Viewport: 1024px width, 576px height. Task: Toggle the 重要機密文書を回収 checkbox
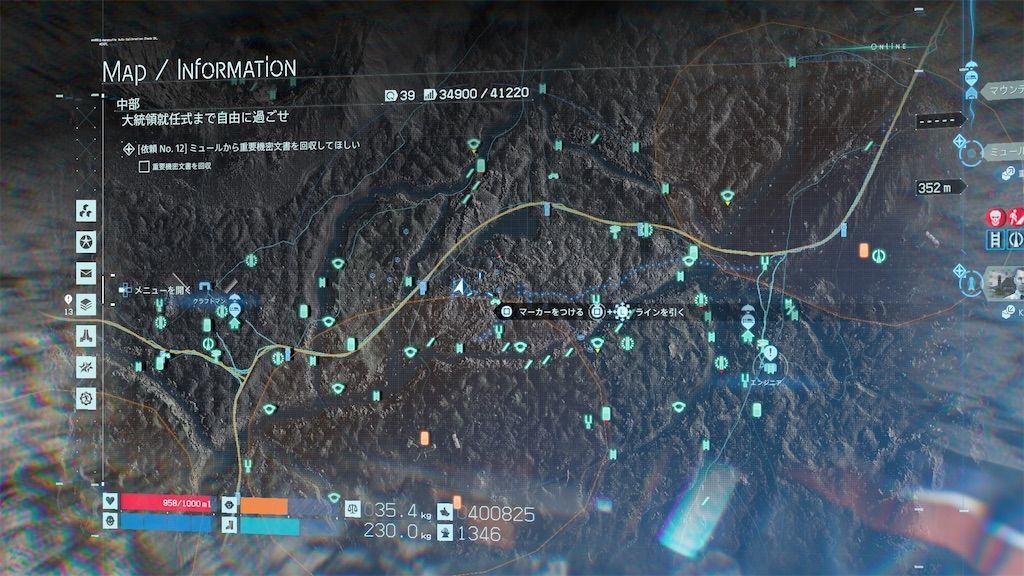145,166
